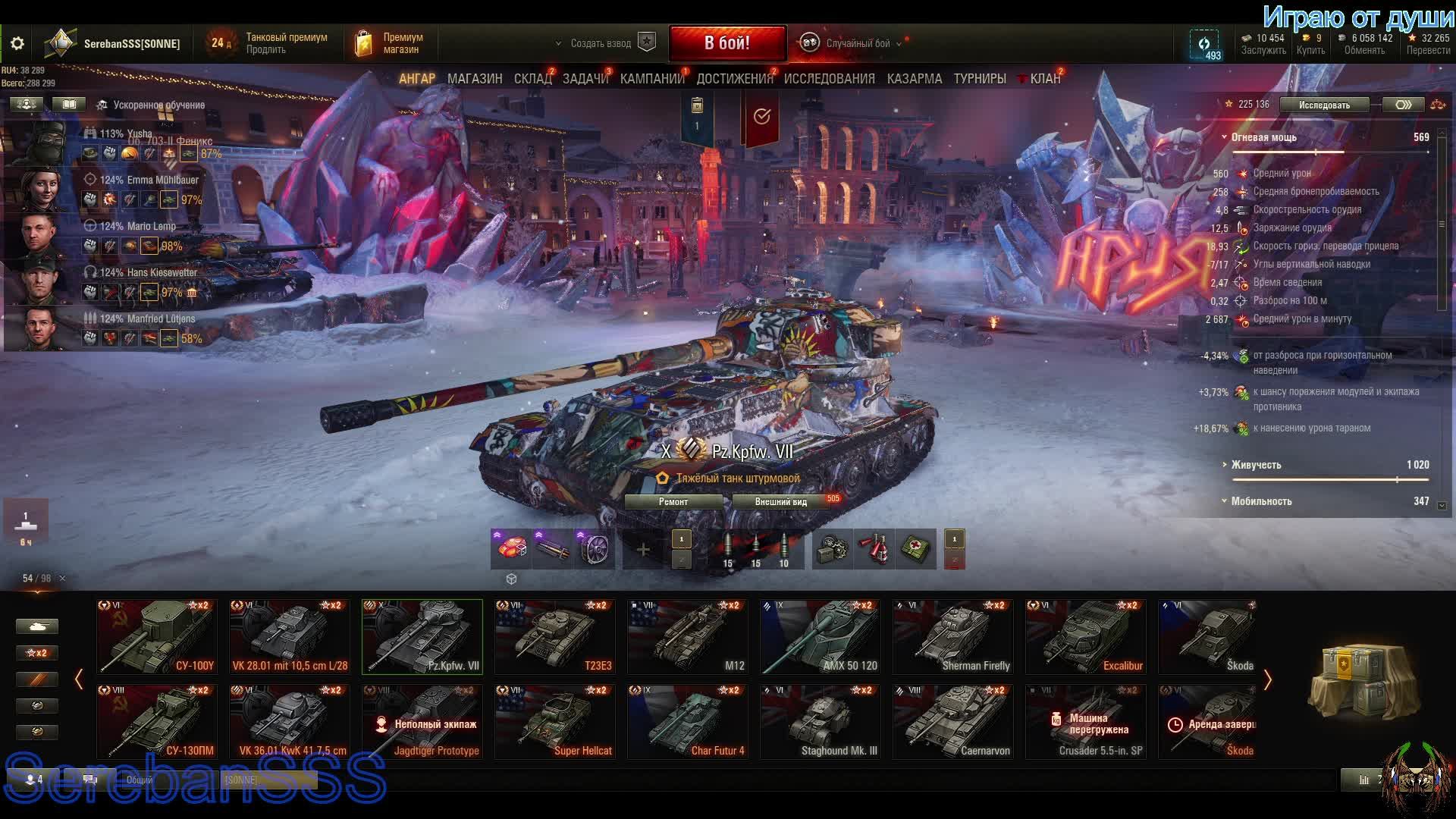1456x819 pixels.
Task: Open the СКЛАД tab
Action: point(532,79)
